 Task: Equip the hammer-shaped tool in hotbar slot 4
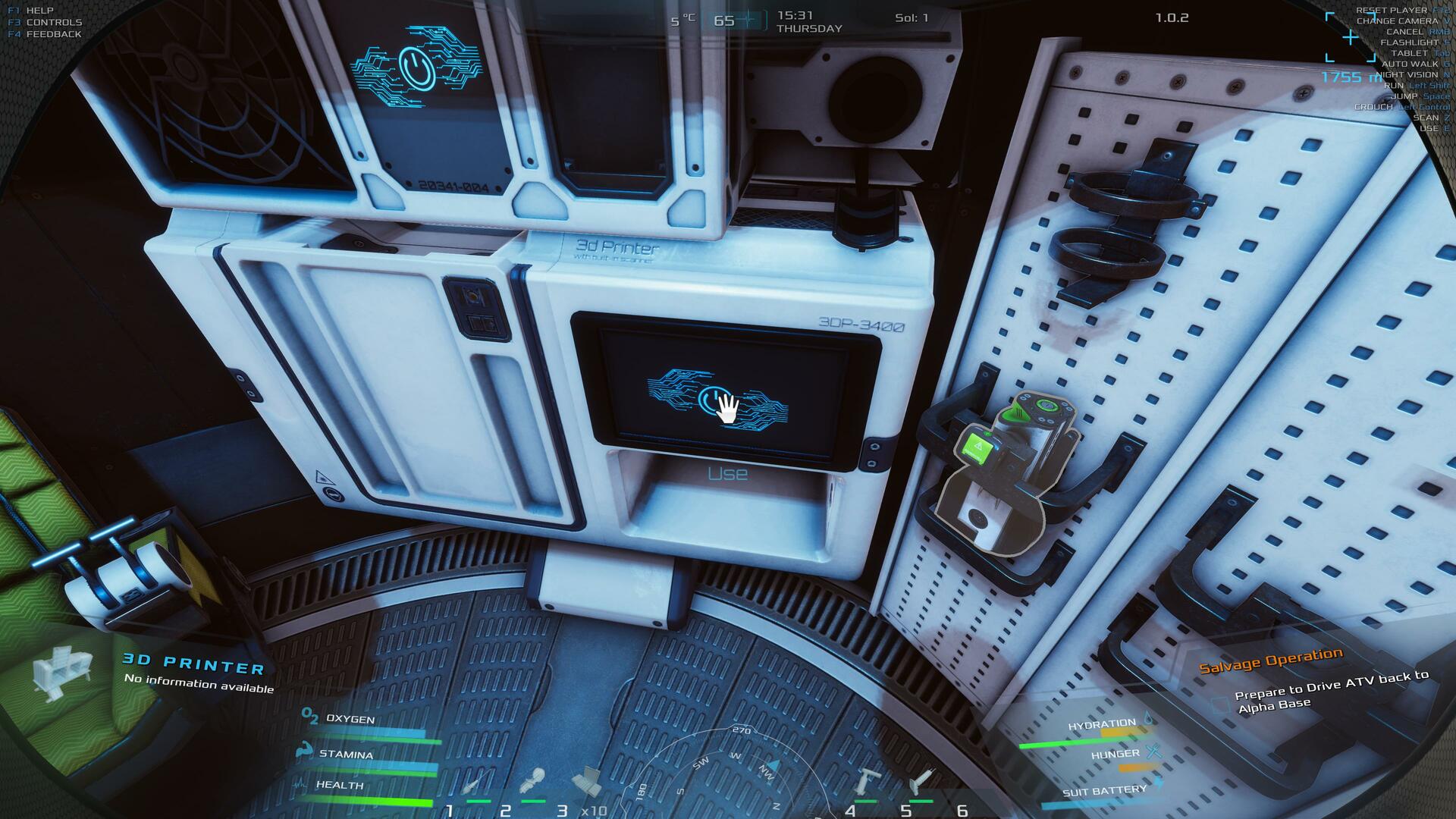[868, 781]
